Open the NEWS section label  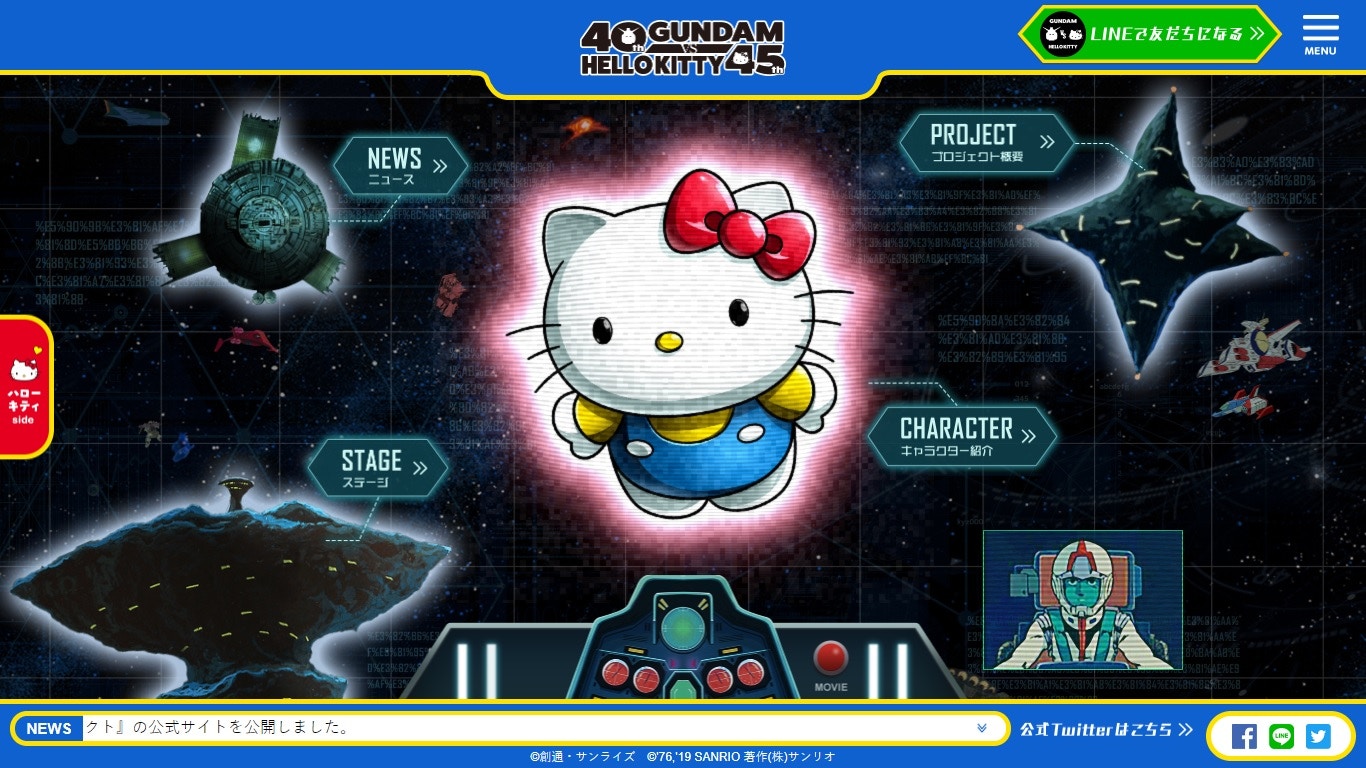[x=400, y=165]
